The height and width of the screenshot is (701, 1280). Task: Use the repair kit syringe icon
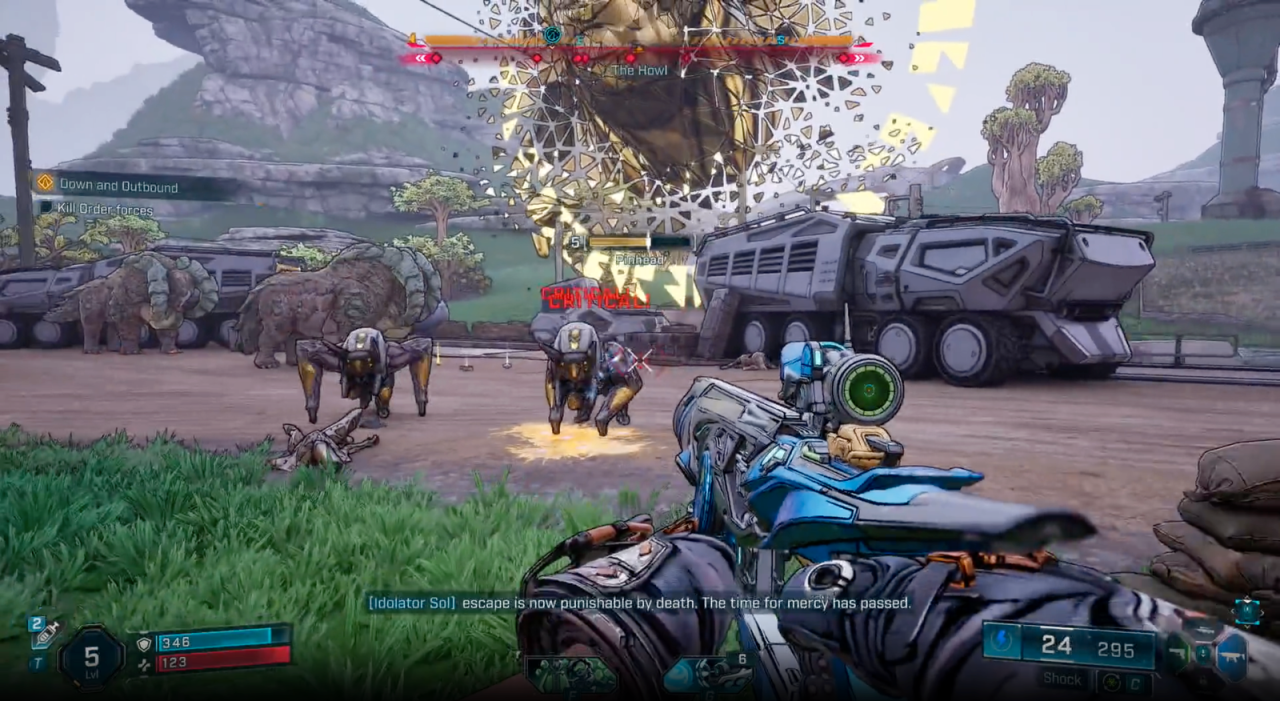44,632
